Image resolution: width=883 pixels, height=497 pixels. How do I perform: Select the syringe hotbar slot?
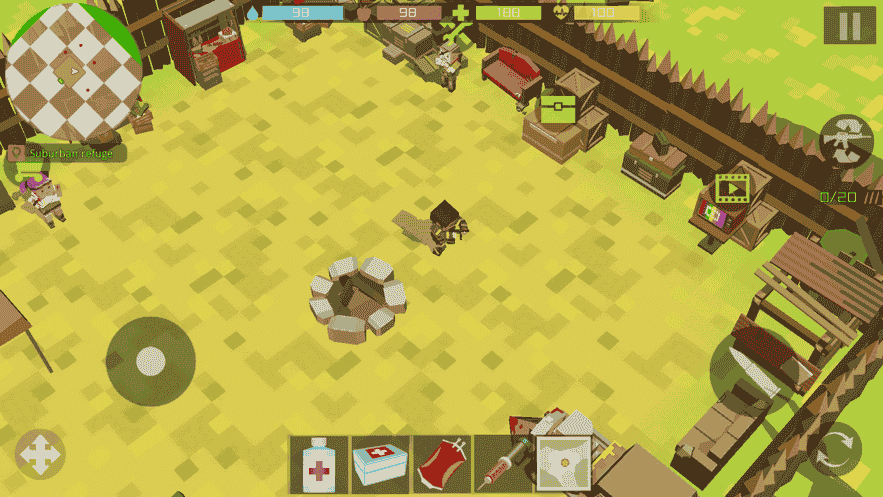[503, 465]
